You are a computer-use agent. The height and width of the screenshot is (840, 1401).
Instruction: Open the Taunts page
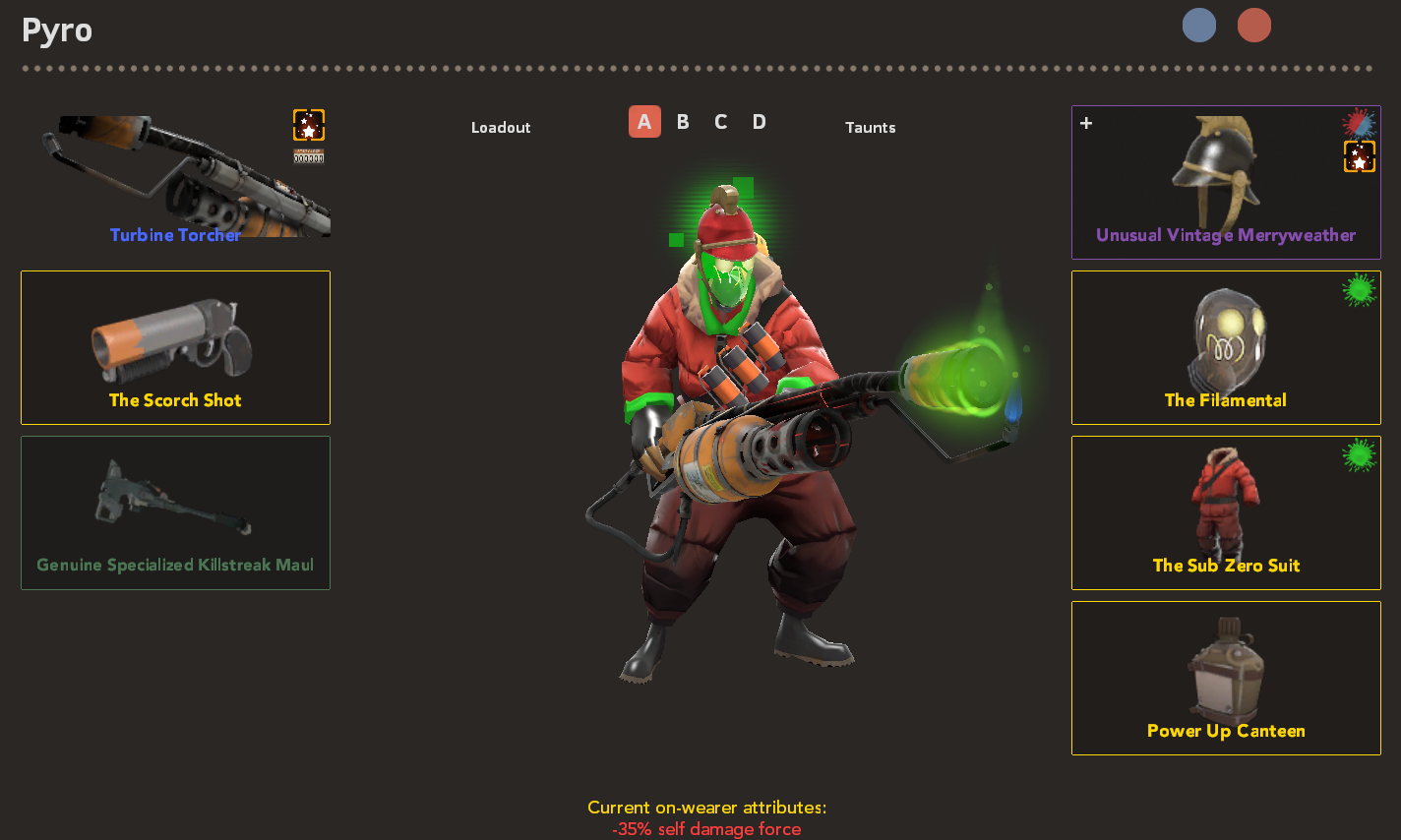(870, 127)
